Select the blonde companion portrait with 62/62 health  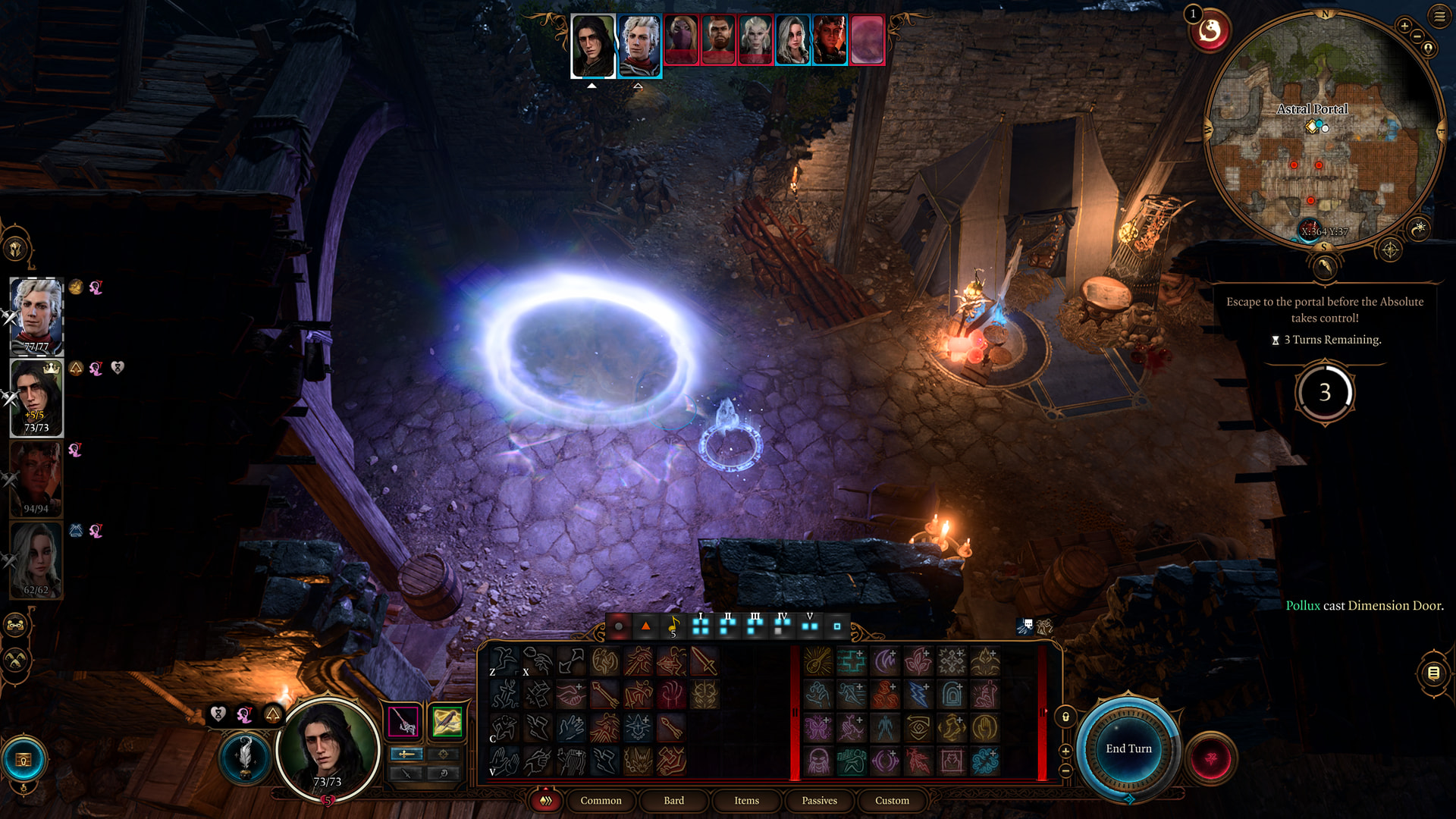pos(36,560)
